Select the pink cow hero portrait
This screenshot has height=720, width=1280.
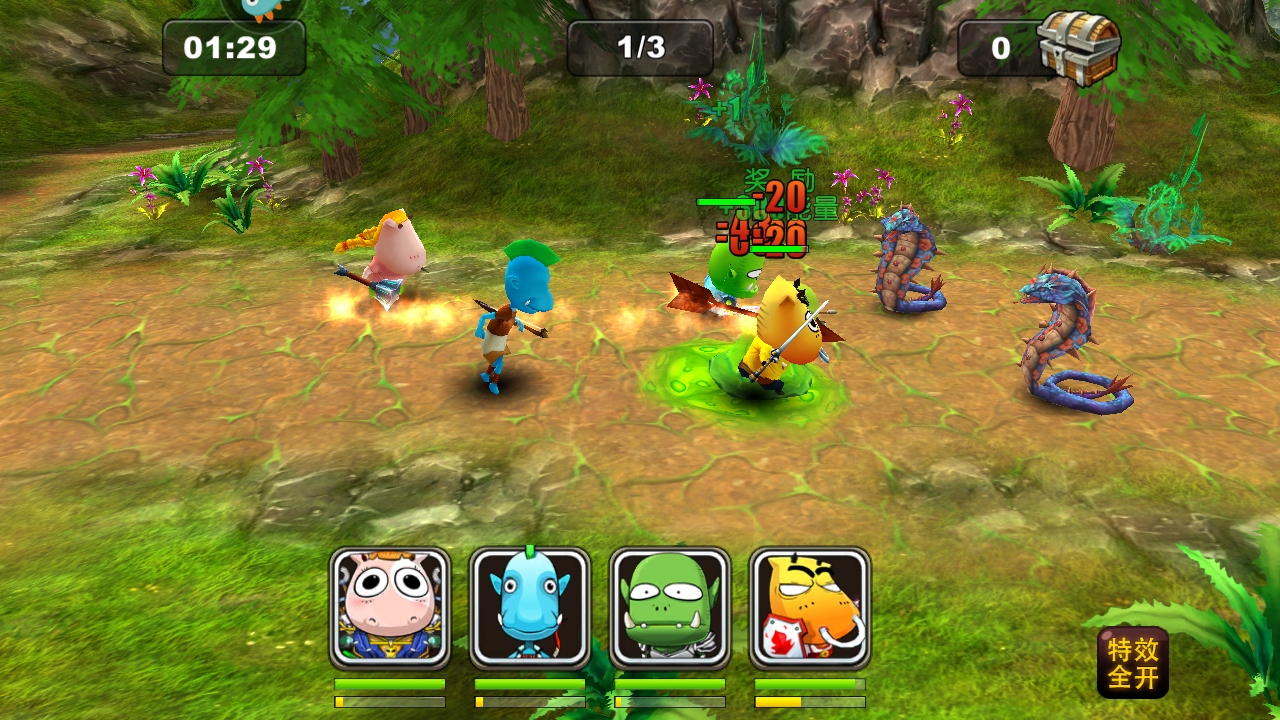click(x=390, y=608)
